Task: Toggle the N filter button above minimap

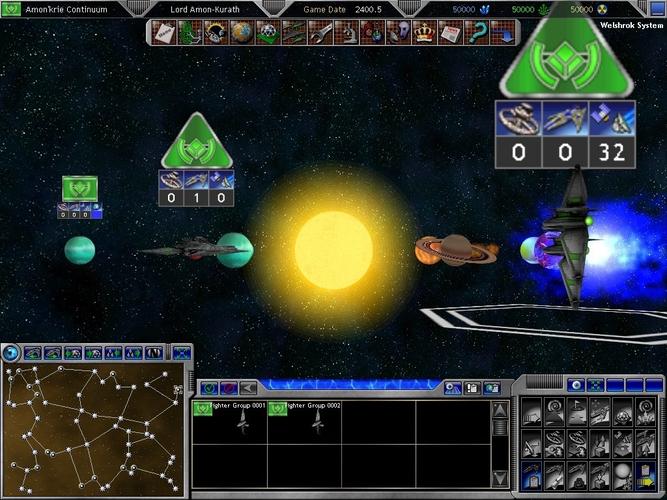Action: [154, 353]
